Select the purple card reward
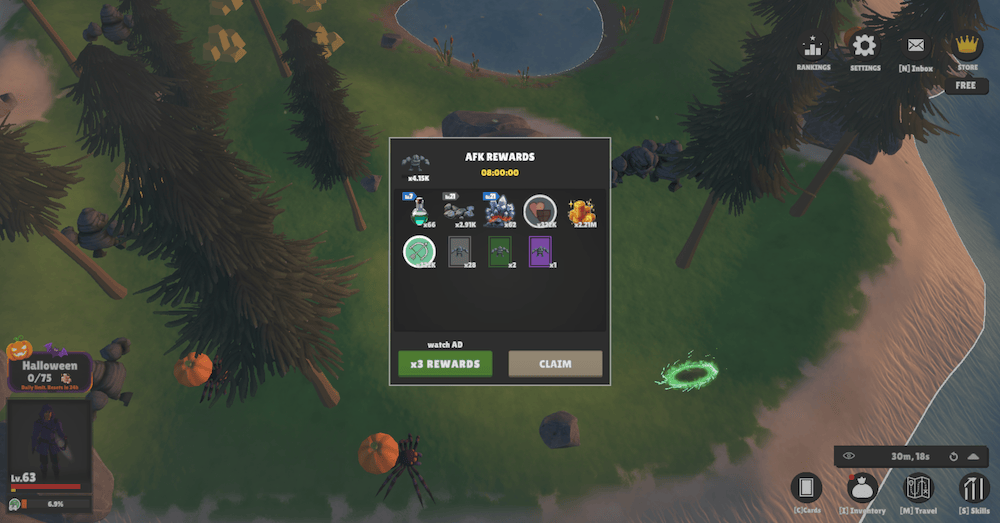Screen dimensions: 1000x523 coord(541,251)
